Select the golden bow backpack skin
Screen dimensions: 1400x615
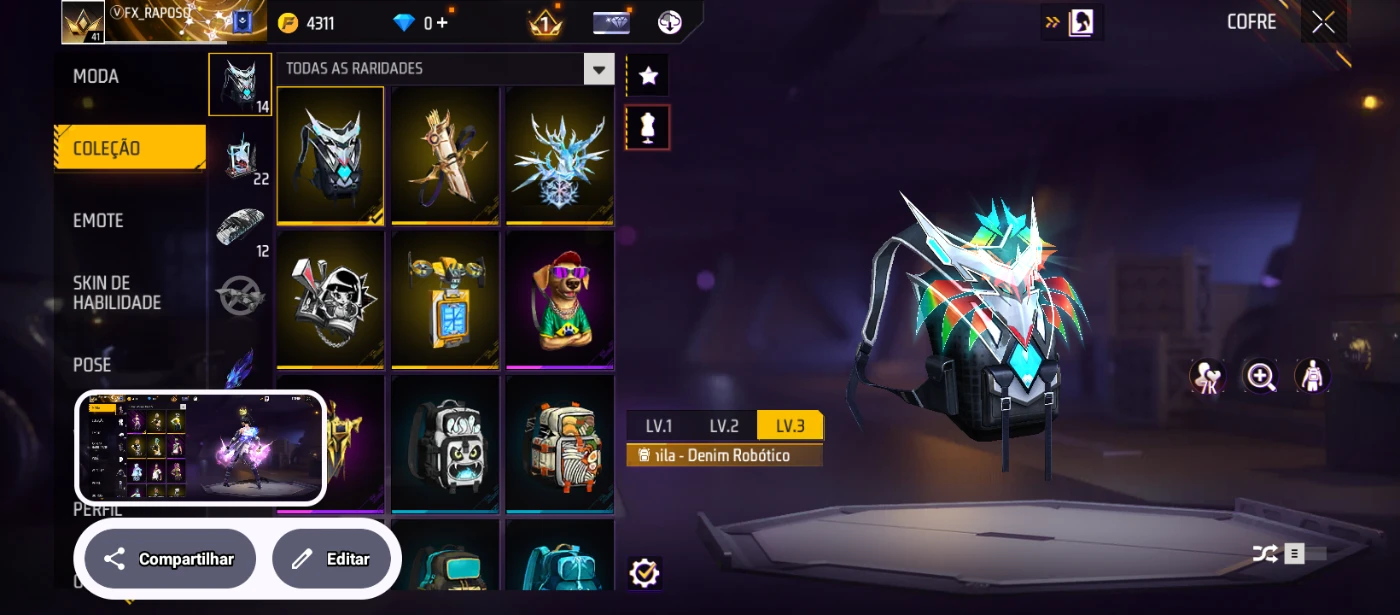click(445, 155)
